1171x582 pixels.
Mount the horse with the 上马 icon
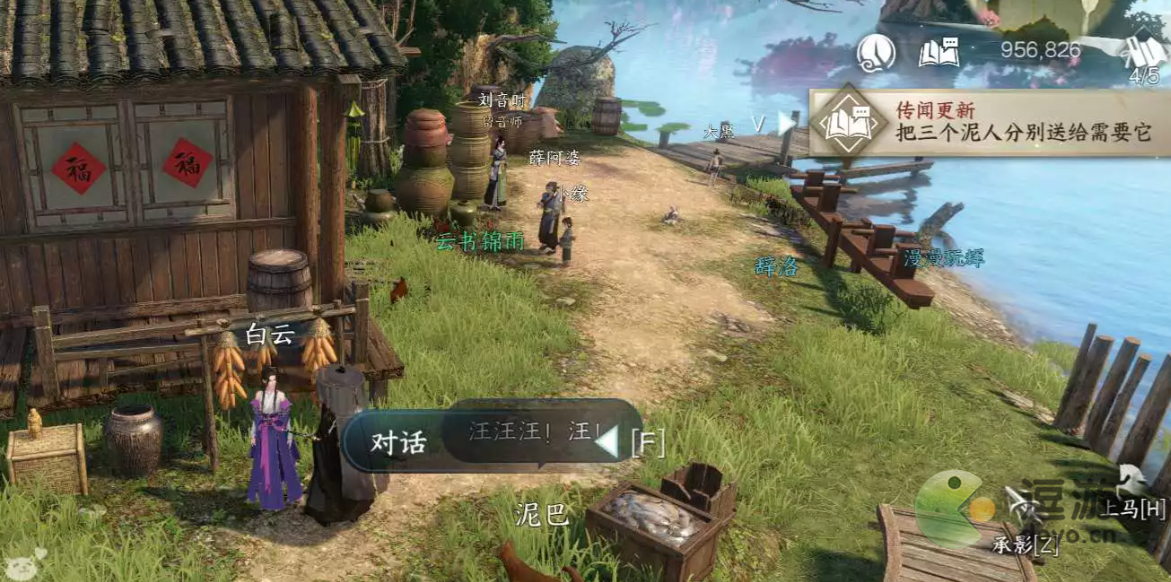pos(1134,485)
